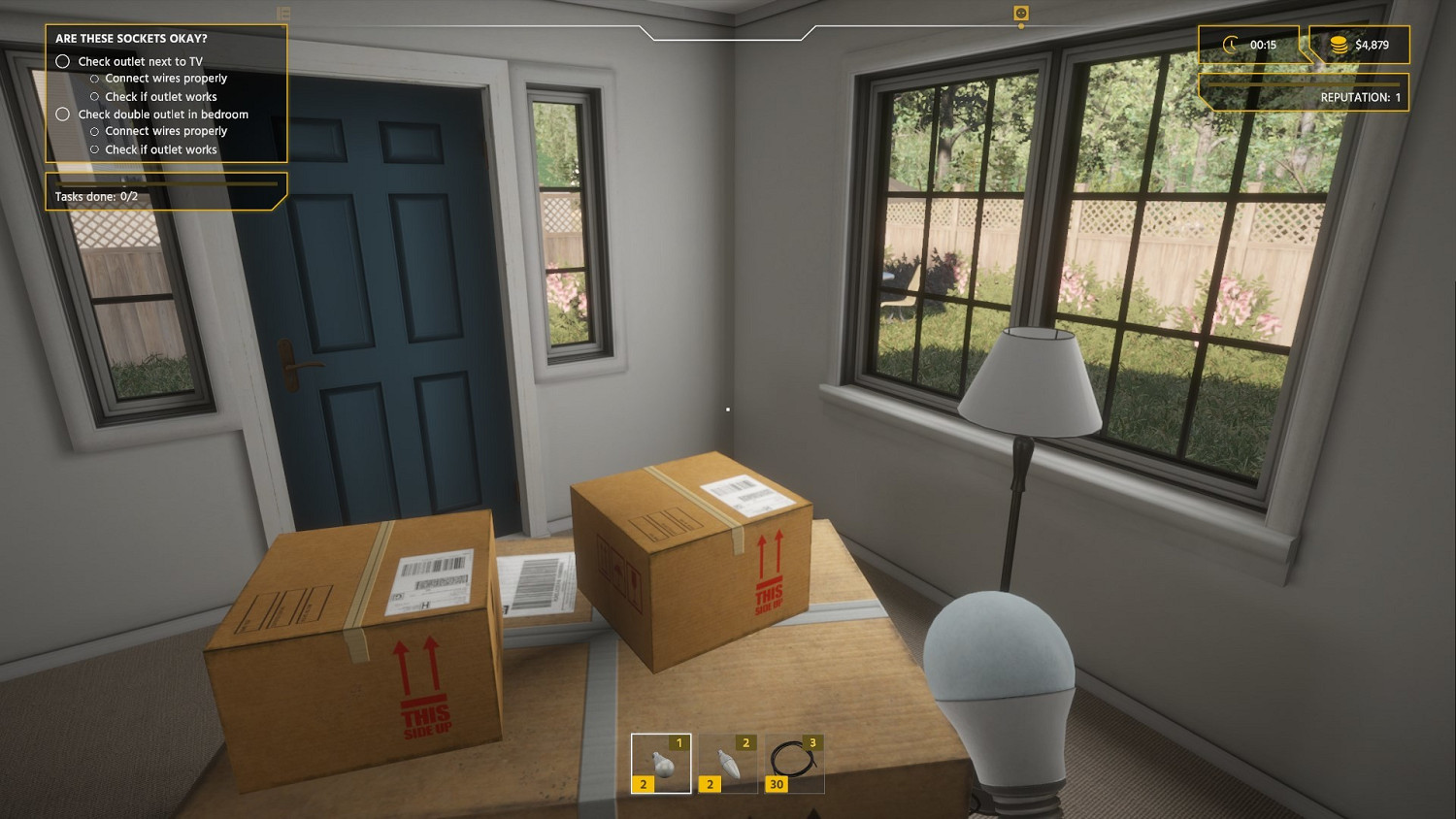Select the light bulb in hotbar slot 1
The width and height of the screenshot is (1456, 819).
[661, 762]
